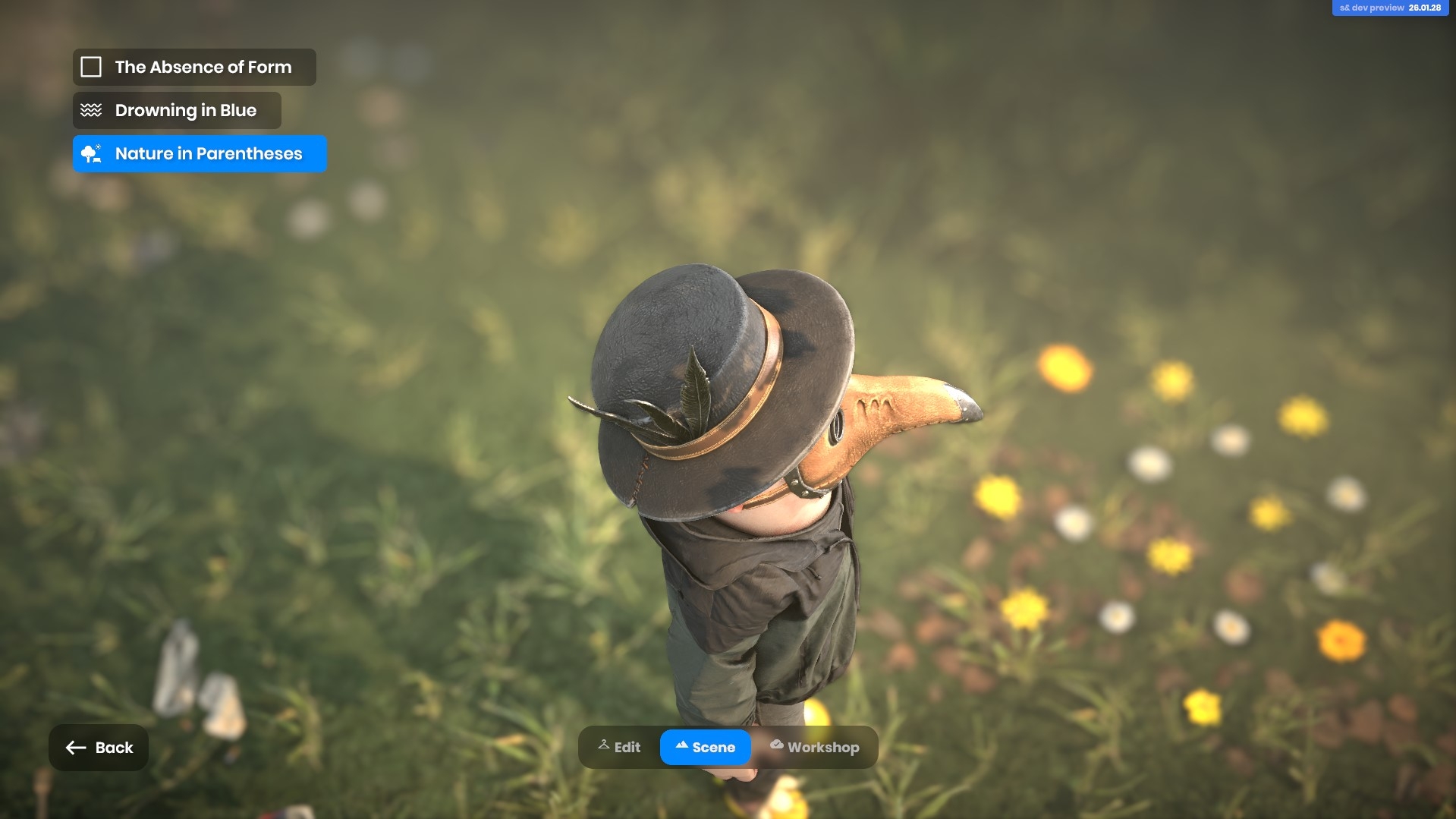Click the s& dev preview badge
This screenshot has height=819, width=1456.
[x=1390, y=8]
